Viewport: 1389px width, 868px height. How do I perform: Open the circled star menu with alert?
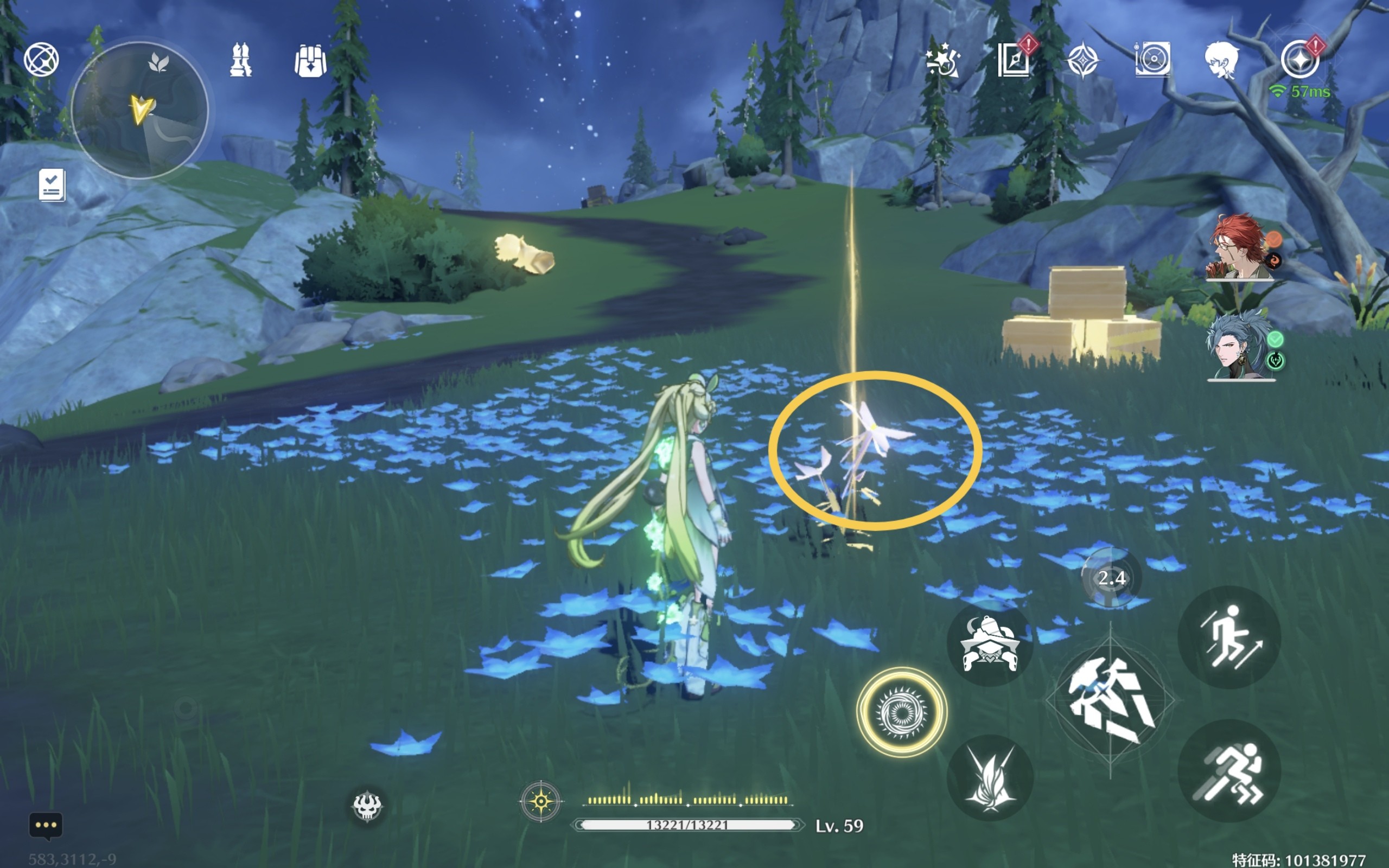point(1300,60)
